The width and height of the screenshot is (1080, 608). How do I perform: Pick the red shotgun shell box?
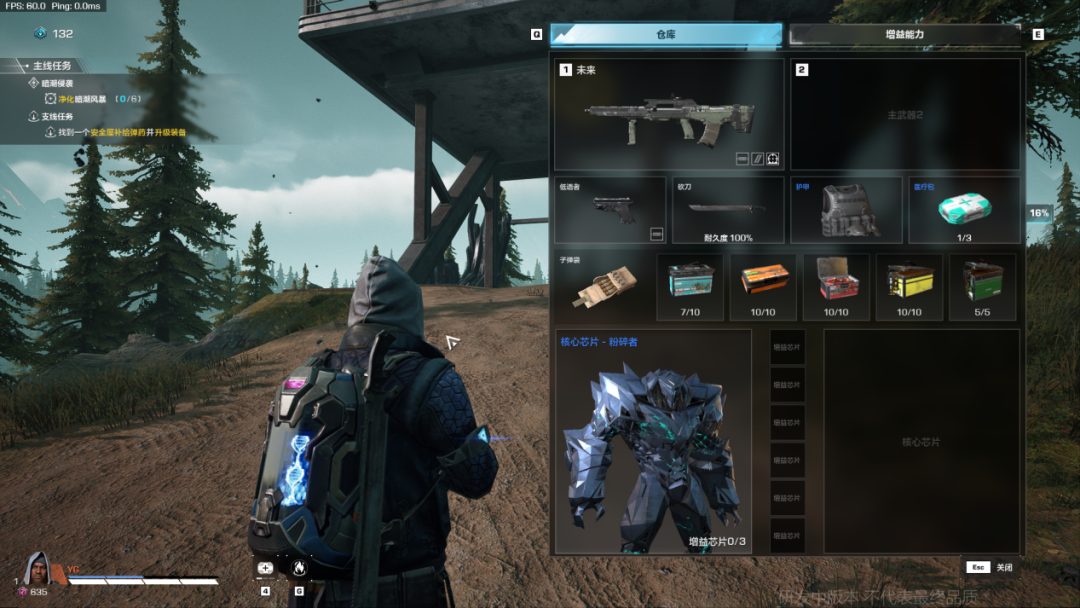[836, 287]
